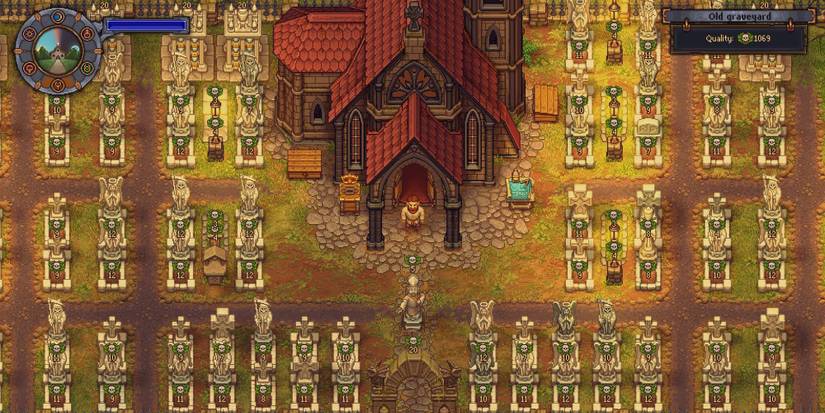Click the Old graveyard zone title banner

[741, 16]
